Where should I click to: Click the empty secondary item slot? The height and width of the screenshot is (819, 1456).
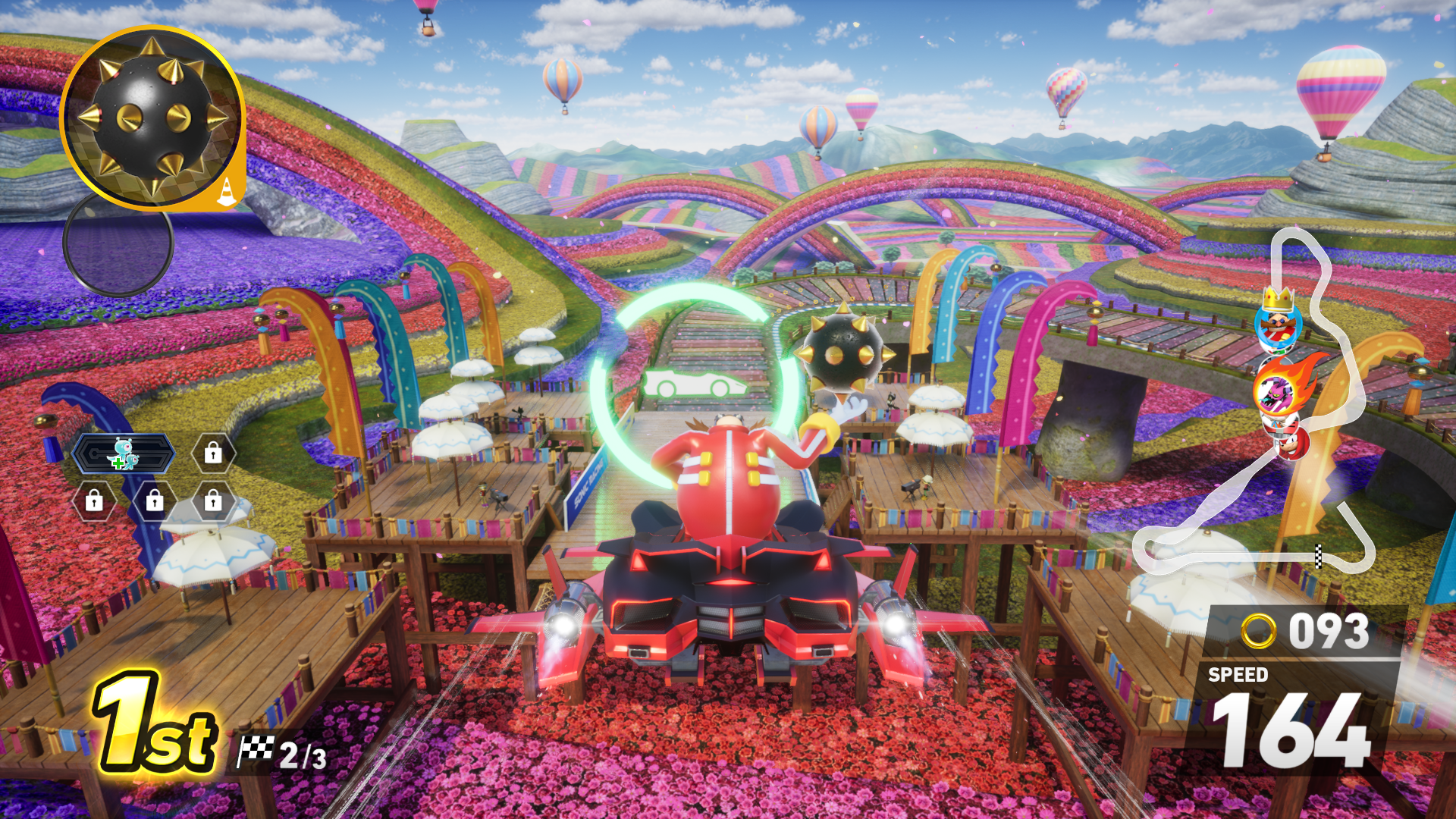[118, 244]
